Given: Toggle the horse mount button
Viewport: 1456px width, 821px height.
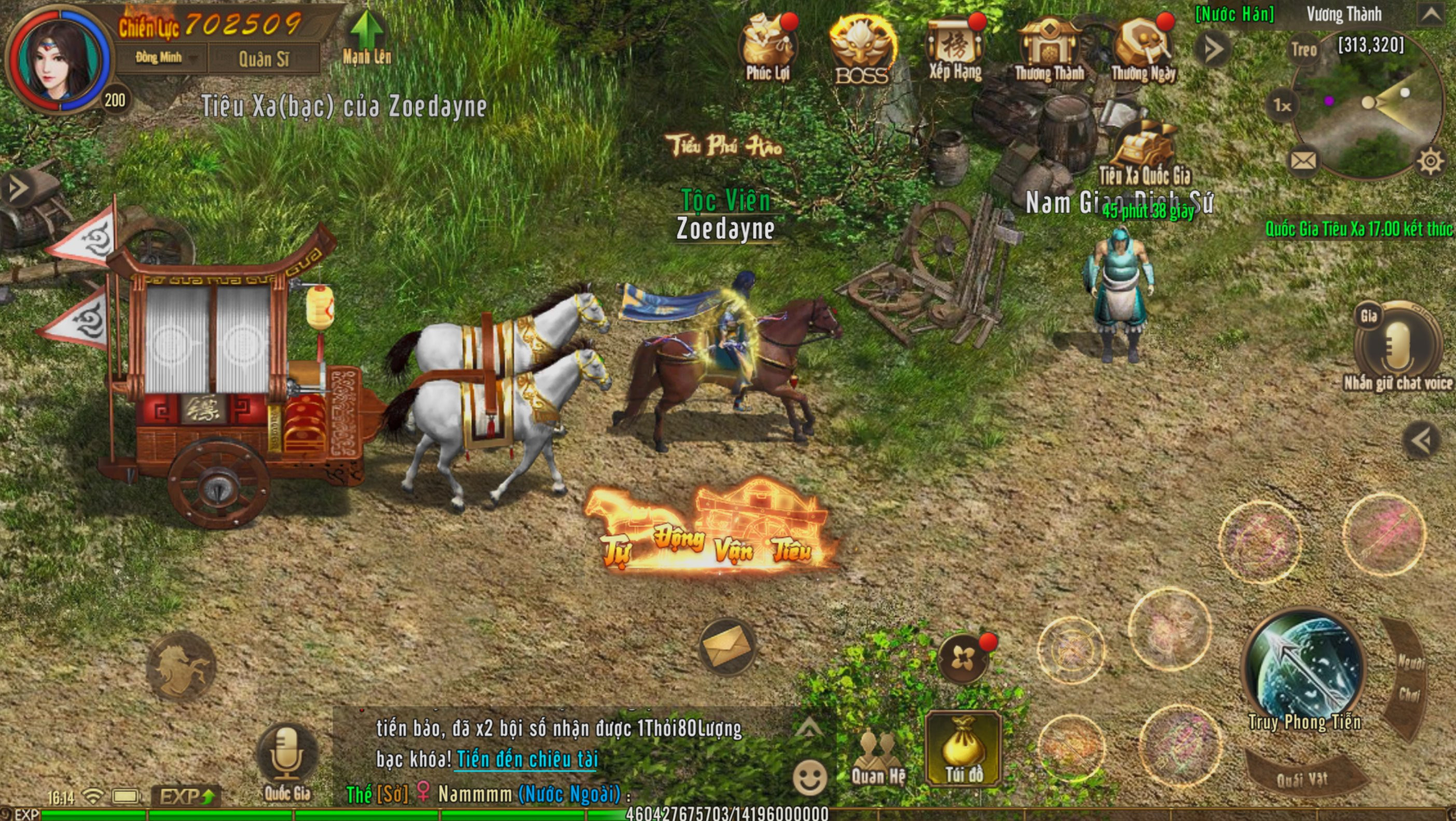Looking at the screenshot, I should 181,667.
